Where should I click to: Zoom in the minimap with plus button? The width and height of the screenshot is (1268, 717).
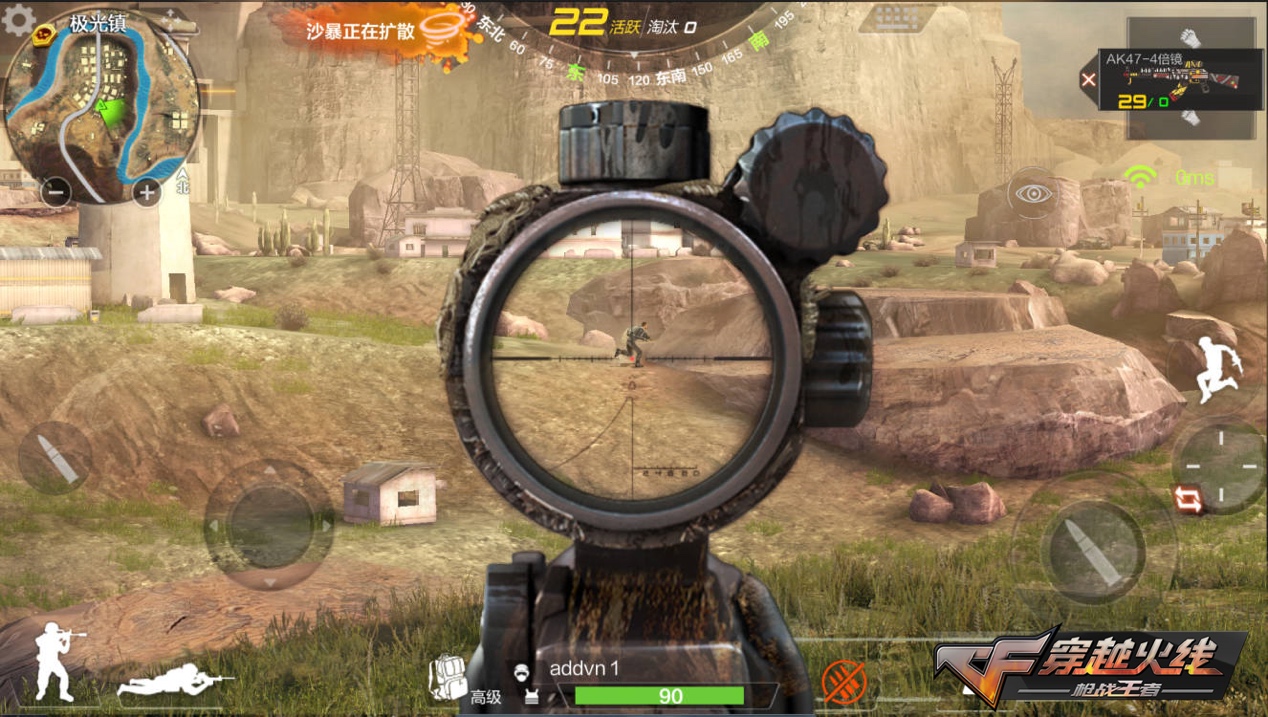pyautogui.click(x=147, y=192)
